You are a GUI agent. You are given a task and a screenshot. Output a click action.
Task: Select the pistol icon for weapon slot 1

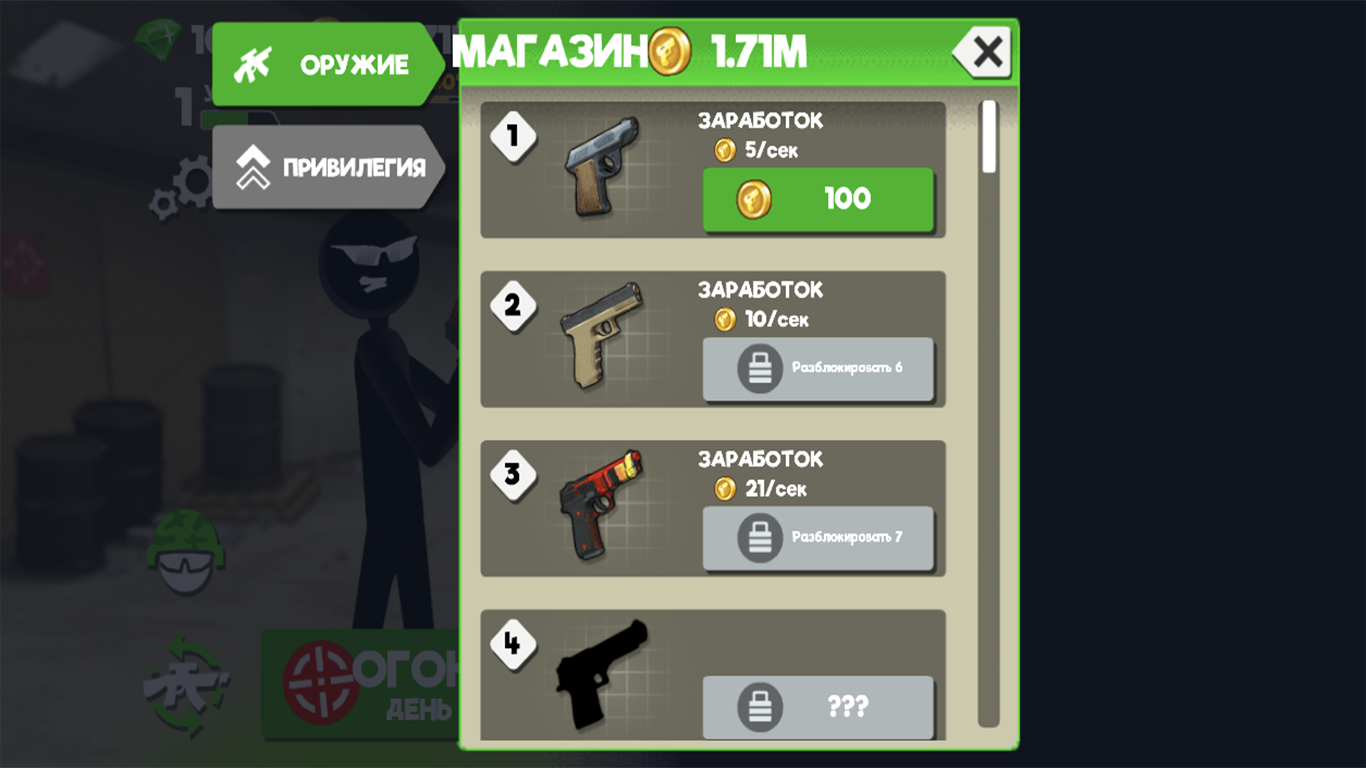point(601,165)
